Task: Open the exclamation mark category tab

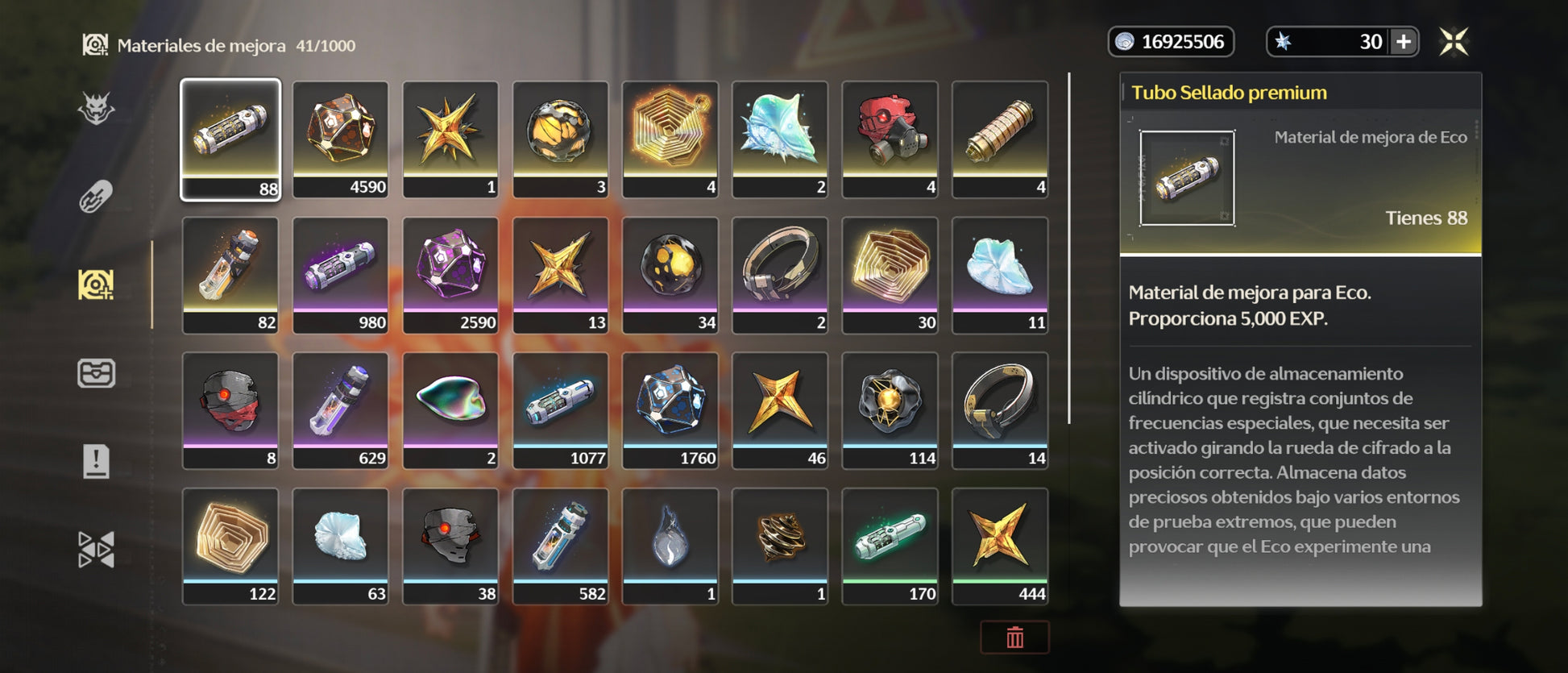Action: click(96, 461)
